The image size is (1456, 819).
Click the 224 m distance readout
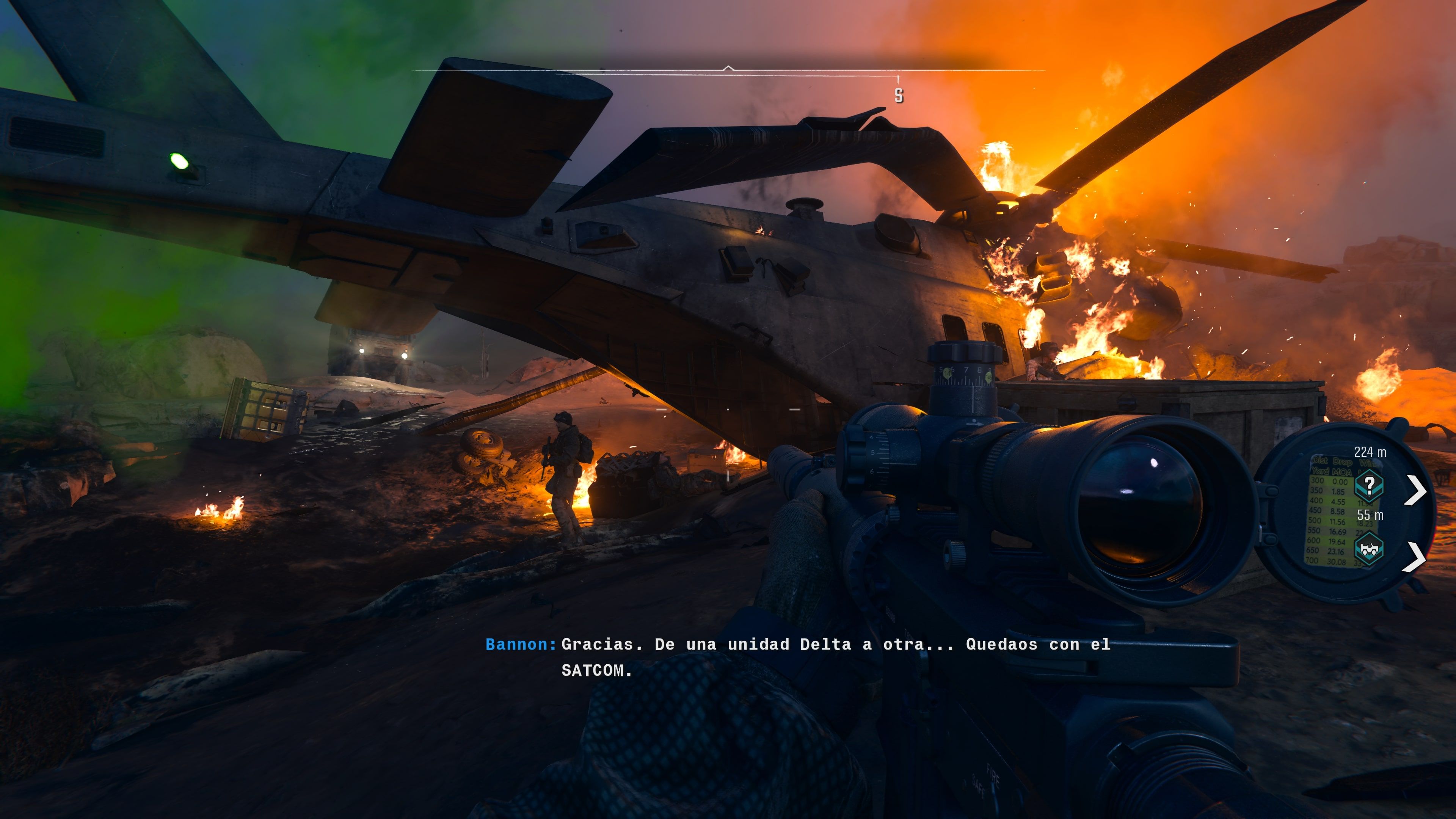click(x=1370, y=453)
